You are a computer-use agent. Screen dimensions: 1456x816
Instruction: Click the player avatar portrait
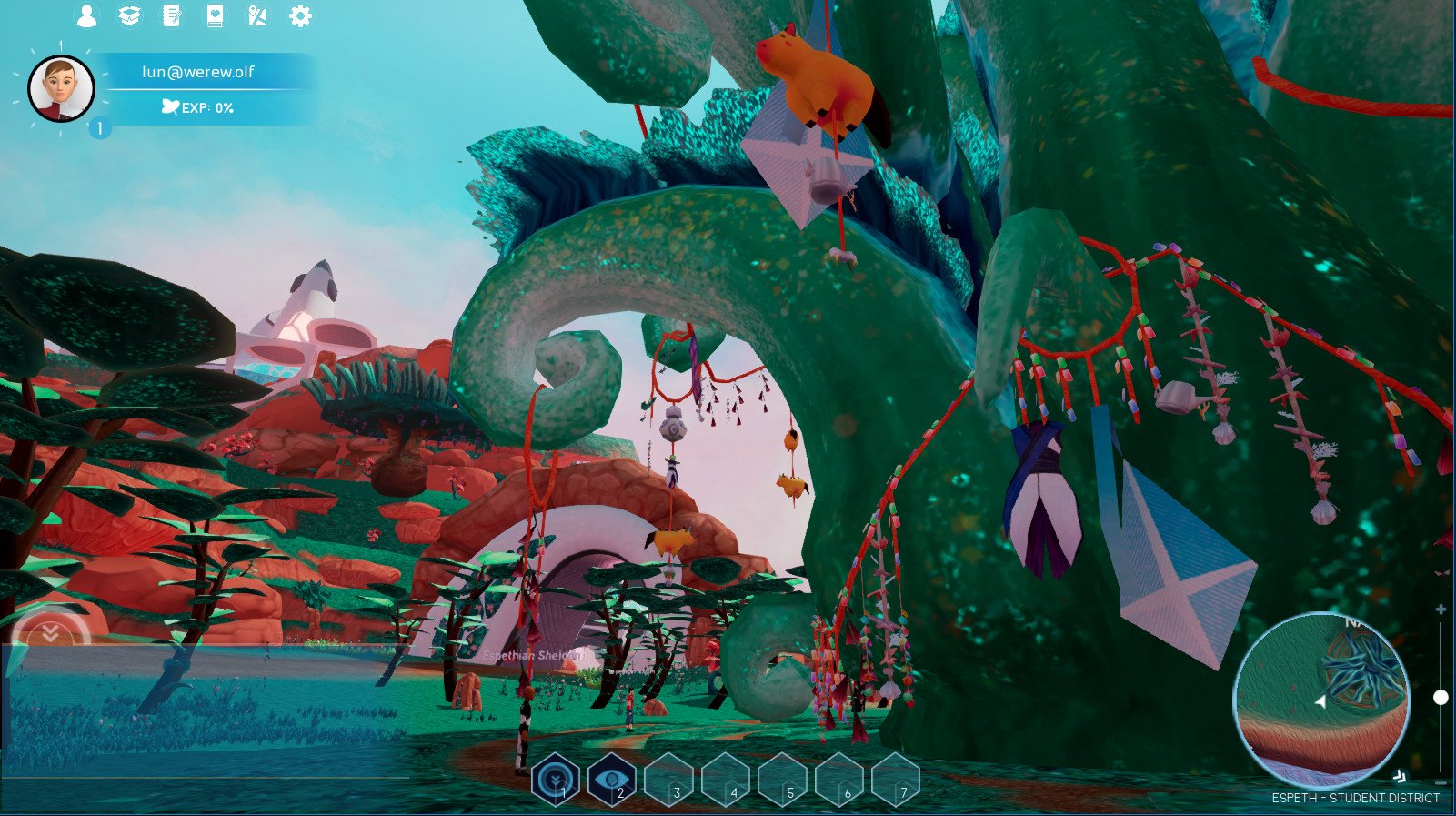pyautogui.click(x=64, y=88)
